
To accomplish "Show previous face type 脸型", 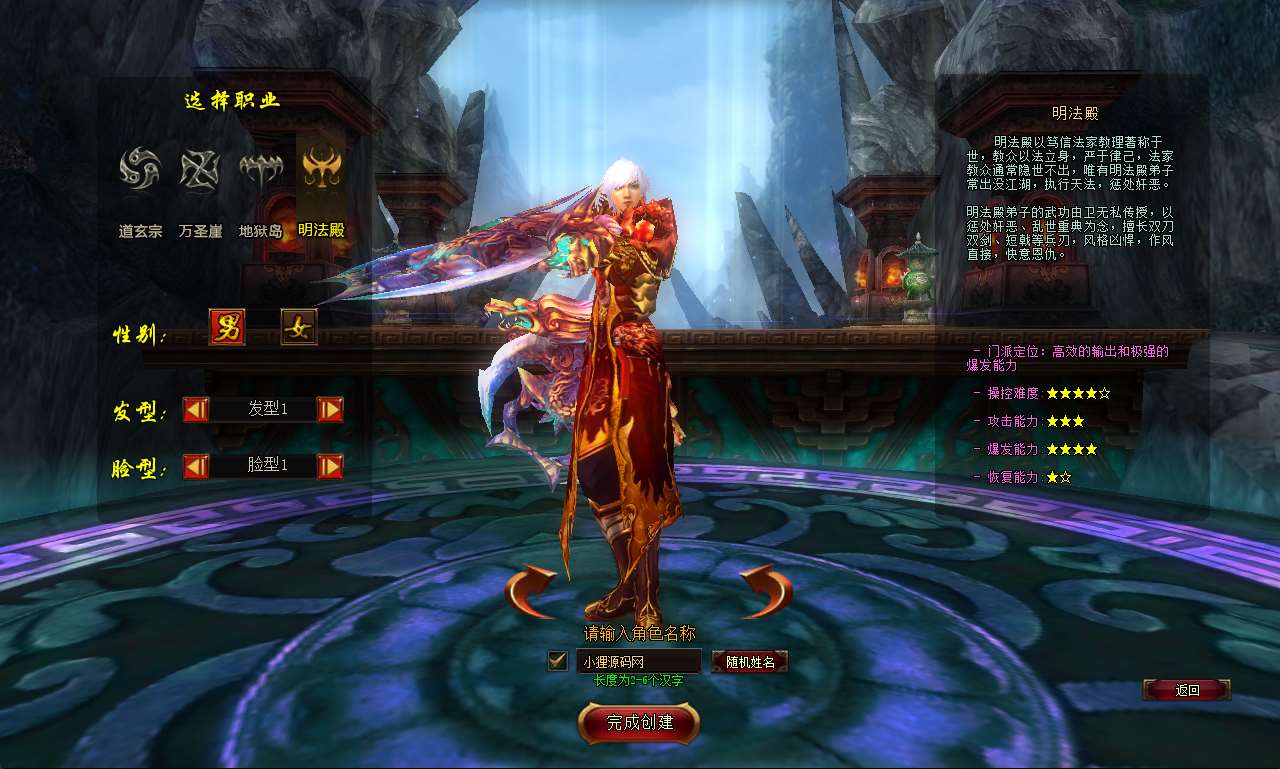I will [x=196, y=466].
